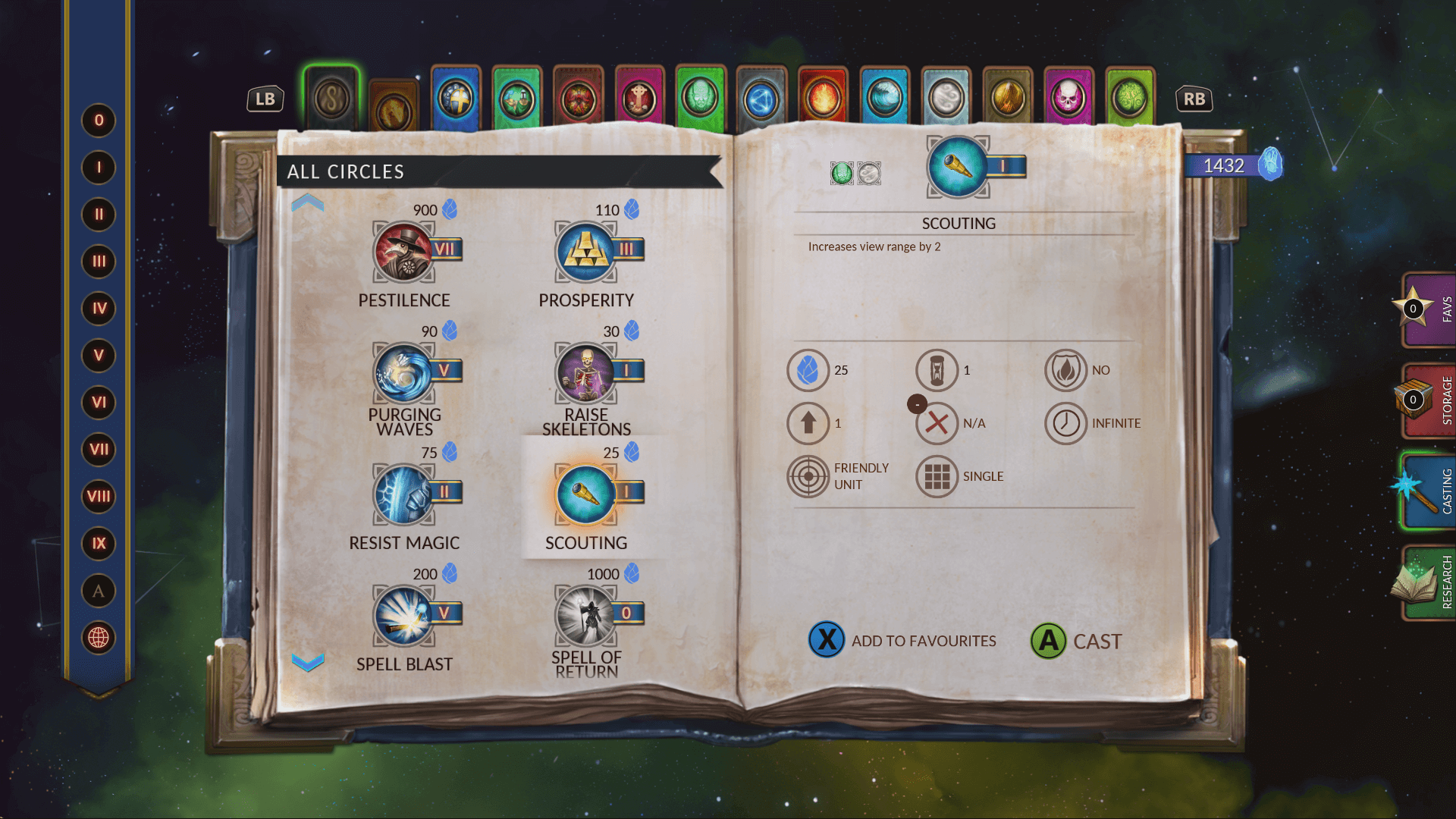The width and height of the screenshot is (1456, 819).
Task: Switch to the skull magic school tab
Action: [x=1069, y=97]
